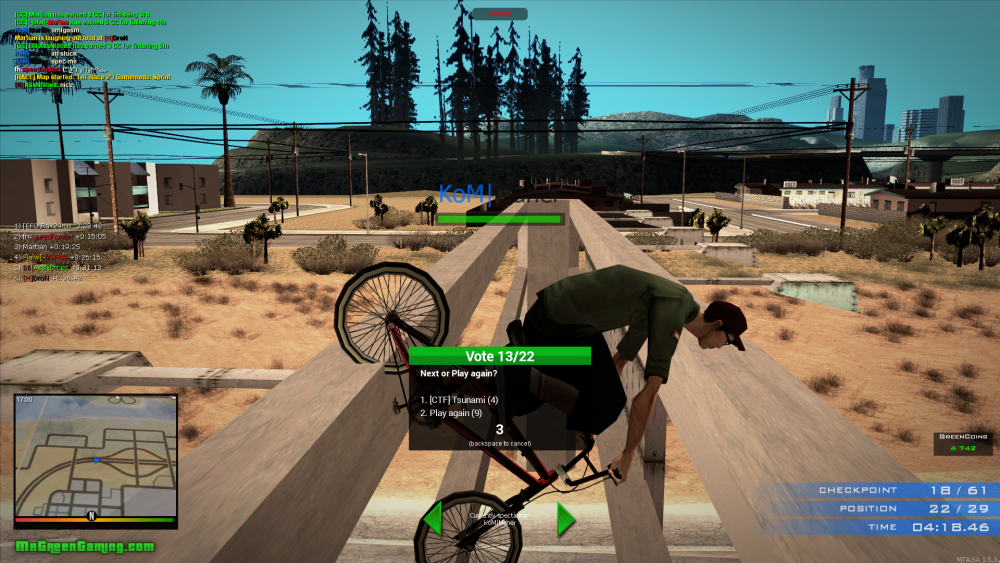Vote for the [CTF] Tsunami map option
Image resolution: width=1000 pixels, height=563 pixels.
pos(459,400)
